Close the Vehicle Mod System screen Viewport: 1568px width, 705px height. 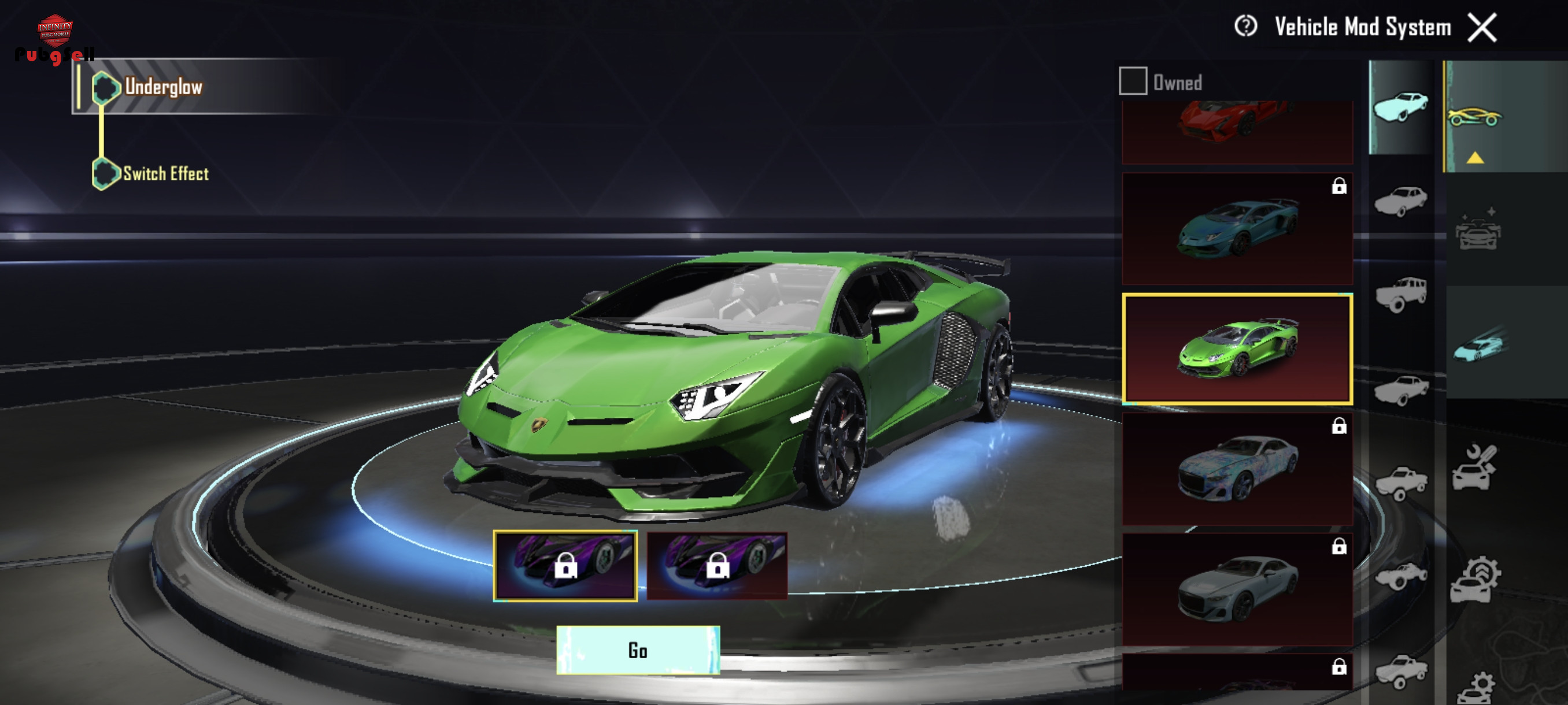click(x=1482, y=28)
